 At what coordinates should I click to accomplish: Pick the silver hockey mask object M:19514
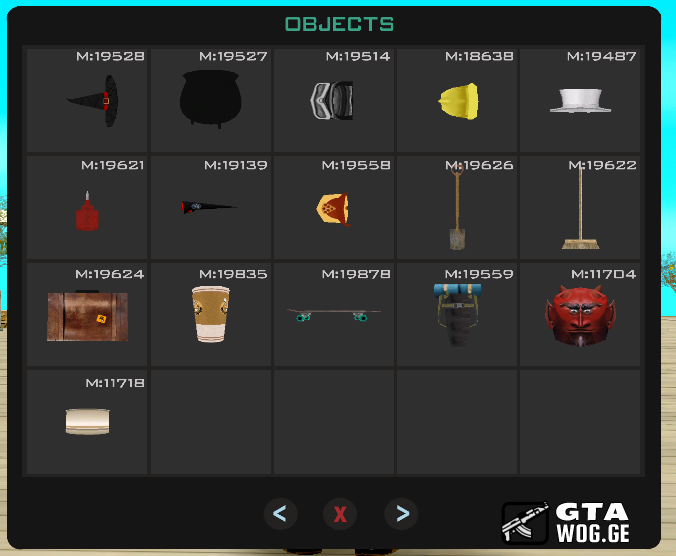point(333,101)
